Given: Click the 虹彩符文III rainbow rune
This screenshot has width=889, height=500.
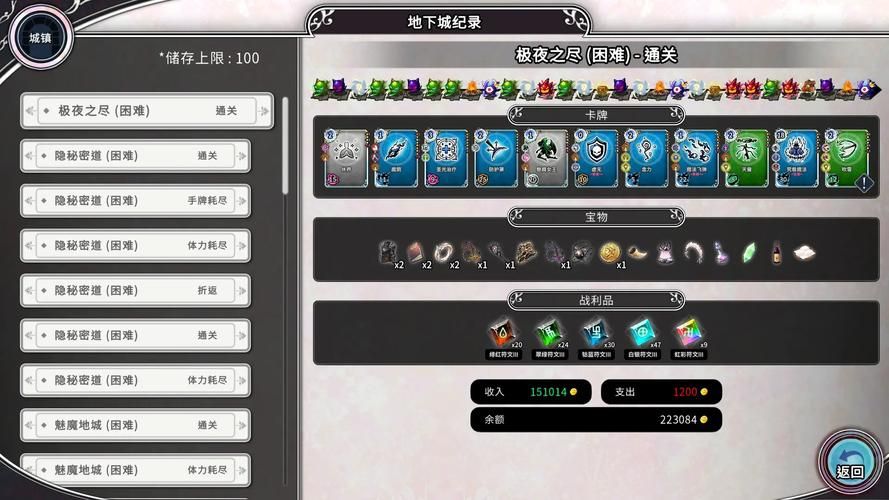Looking at the screenshot, I should (x=687, y=332).
